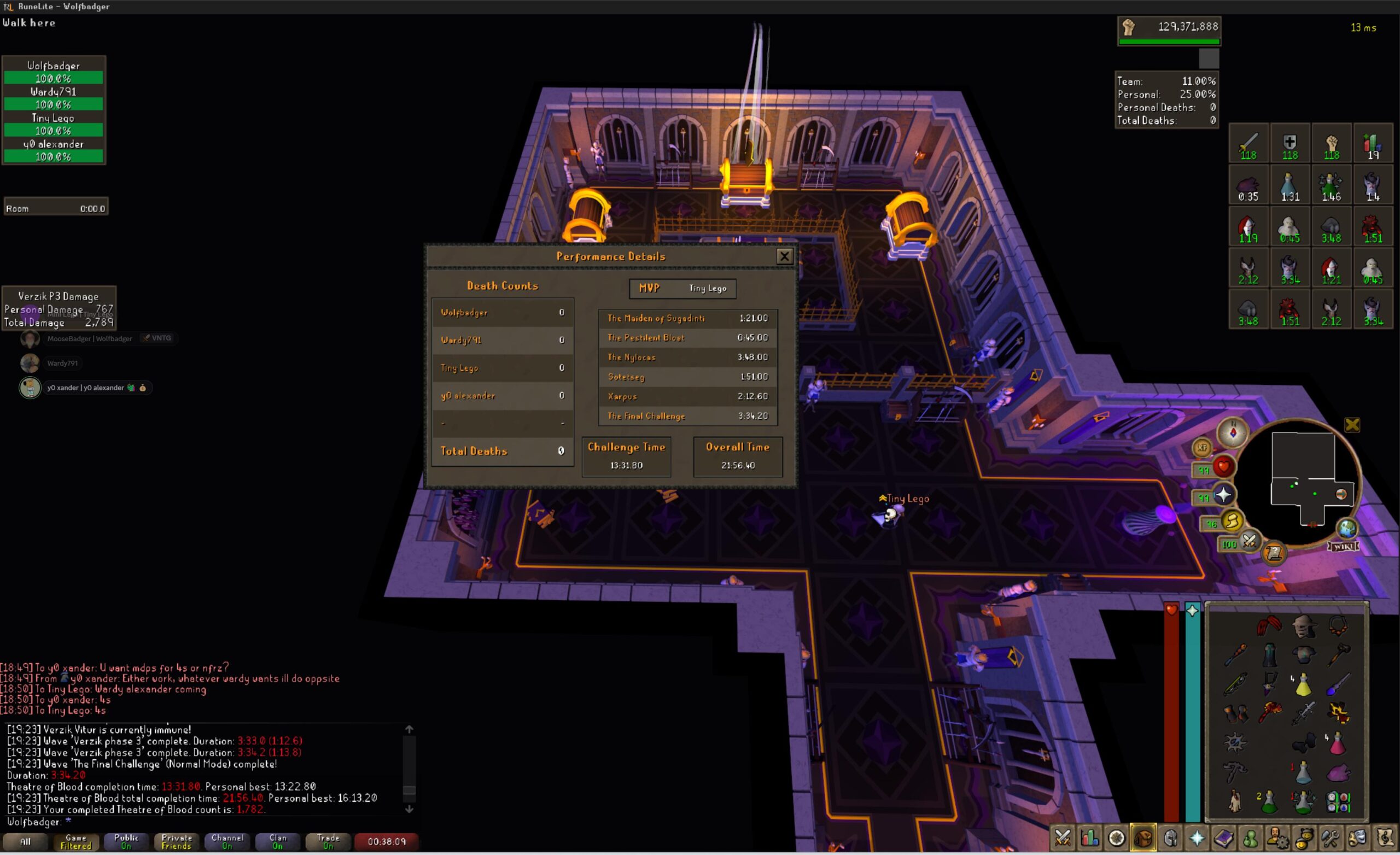Switch to the Prayer tab

1197,838
